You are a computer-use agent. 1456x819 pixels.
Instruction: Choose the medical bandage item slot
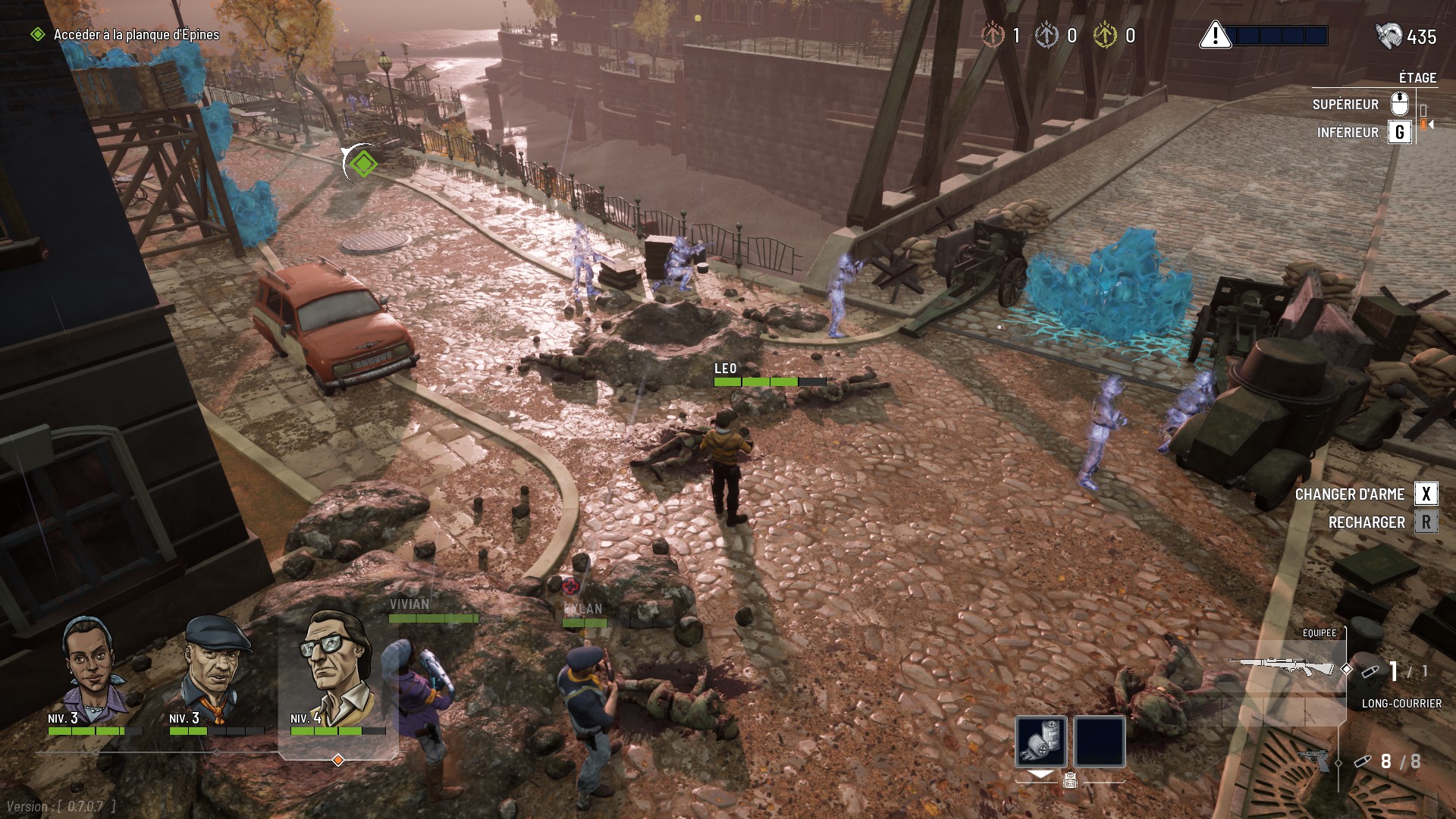[1041, 741]
